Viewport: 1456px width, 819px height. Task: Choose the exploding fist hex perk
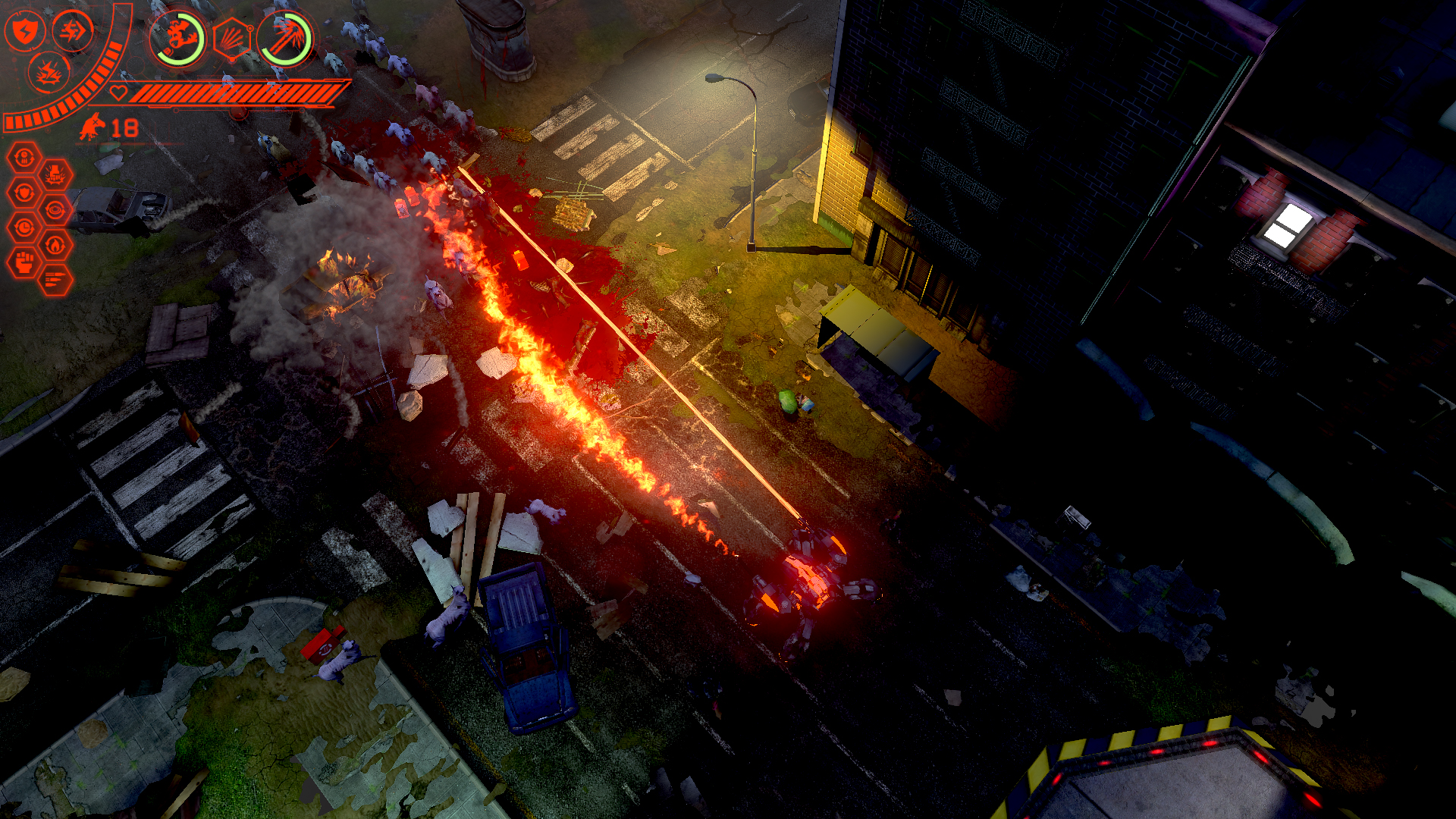pyautogui.click(x=56, y=174)
